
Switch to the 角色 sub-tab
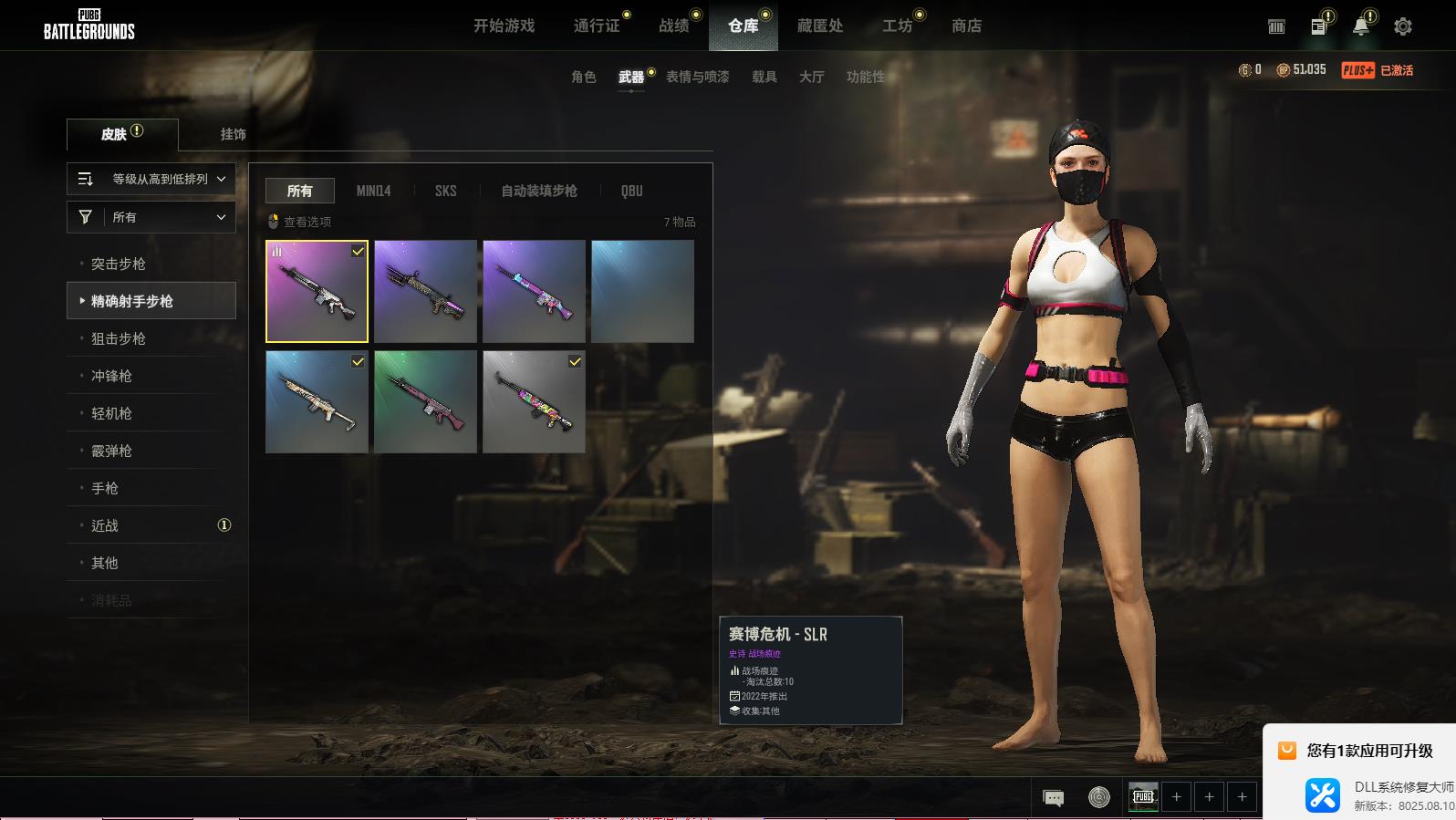pos(583,77)
